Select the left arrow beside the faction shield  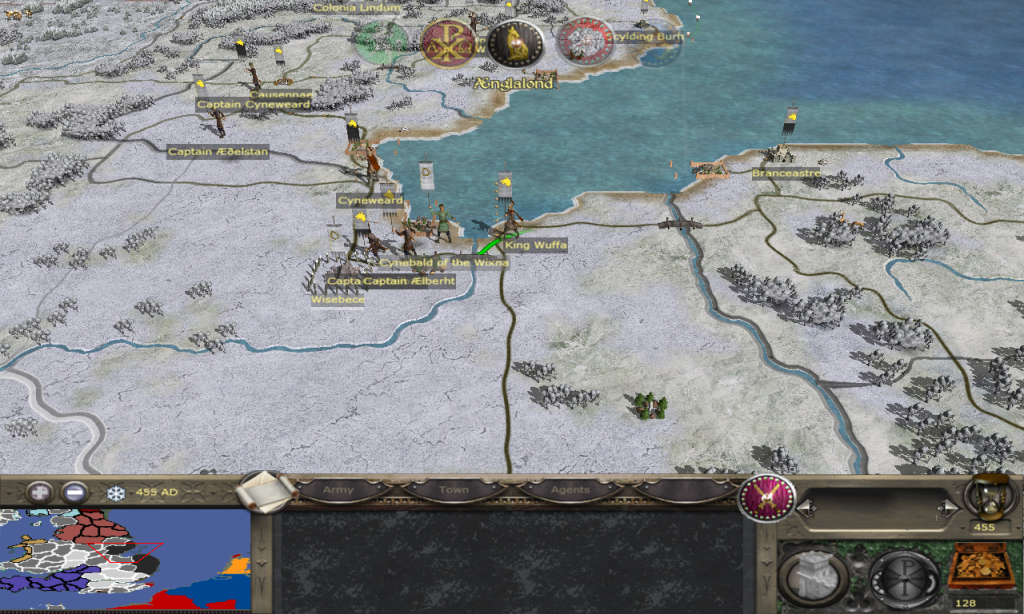pos(803,509)
